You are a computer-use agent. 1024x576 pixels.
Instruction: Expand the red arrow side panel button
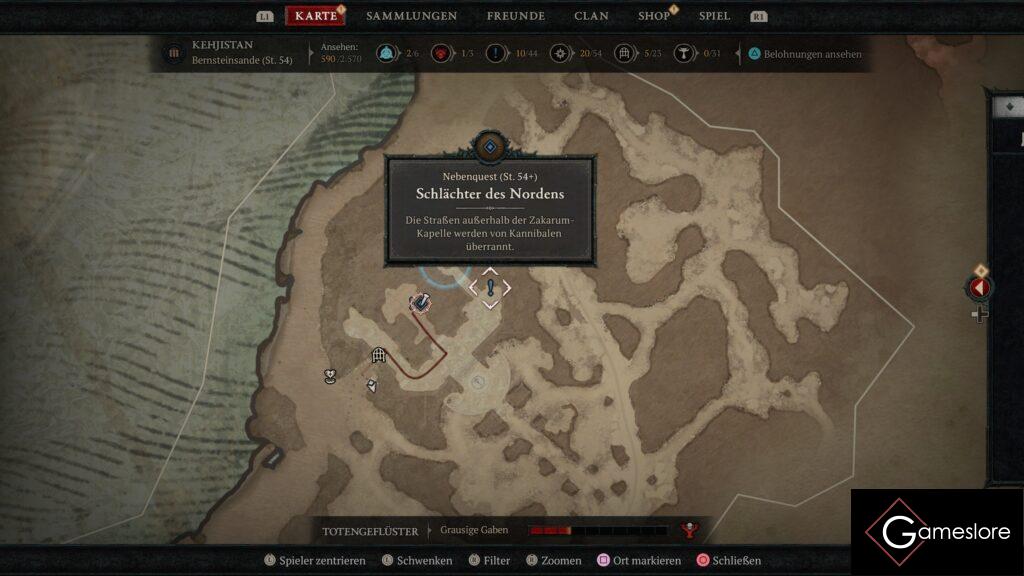(x=979, y=288)
